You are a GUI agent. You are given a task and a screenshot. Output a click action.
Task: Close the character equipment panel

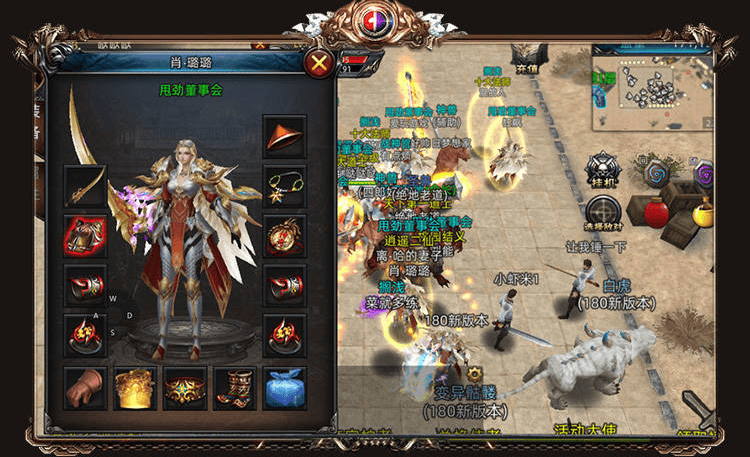point(320,65)
